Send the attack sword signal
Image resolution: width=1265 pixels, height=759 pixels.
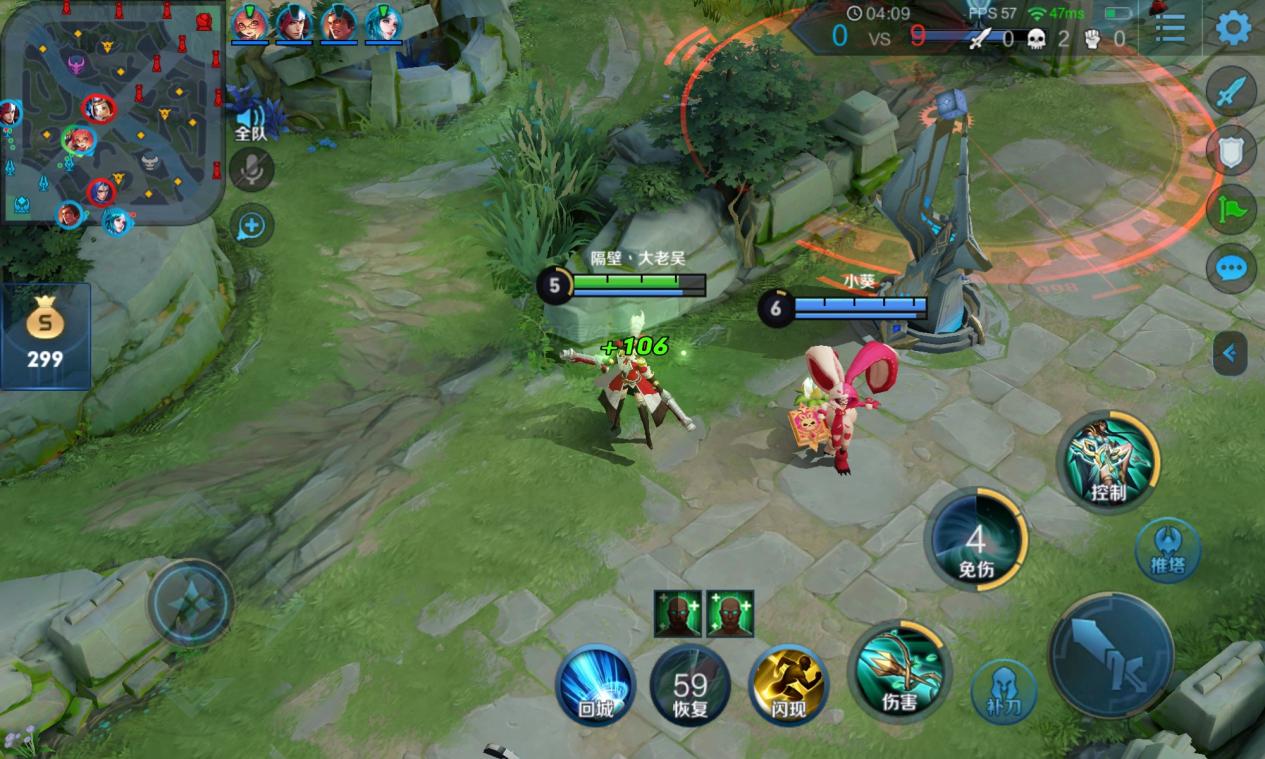(1231, 92)
